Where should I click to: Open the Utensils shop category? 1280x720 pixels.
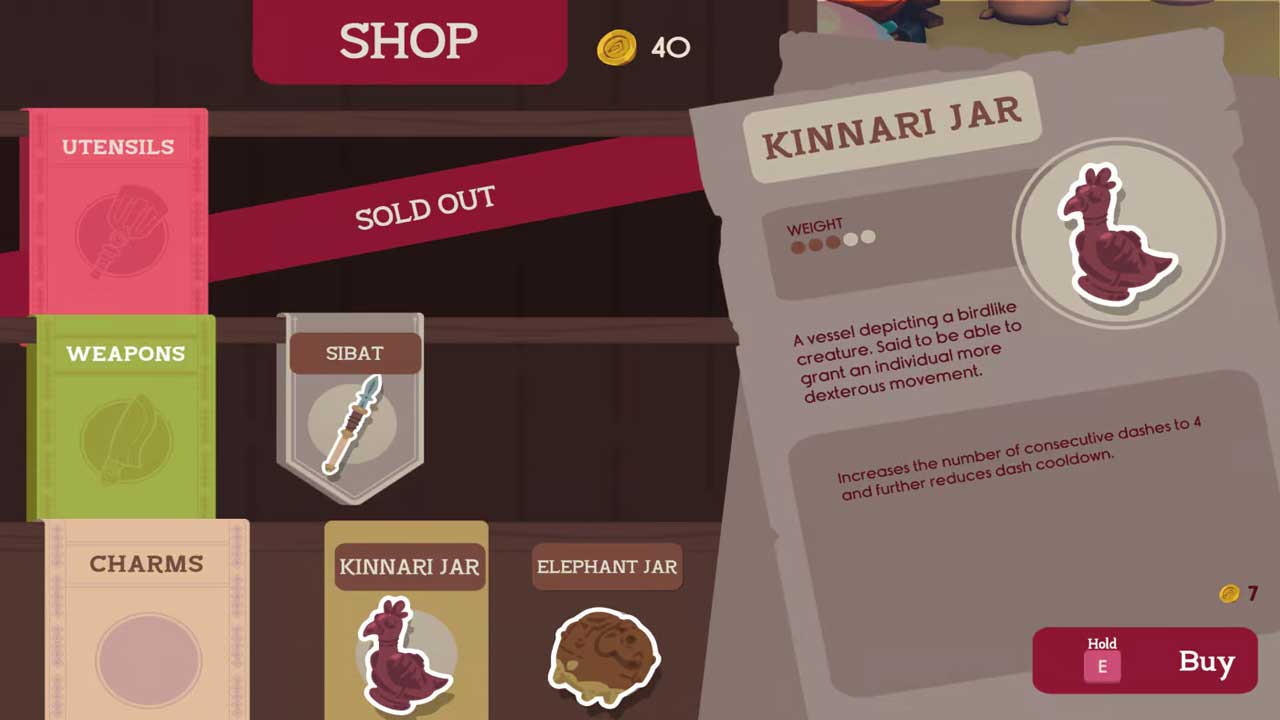118,210
